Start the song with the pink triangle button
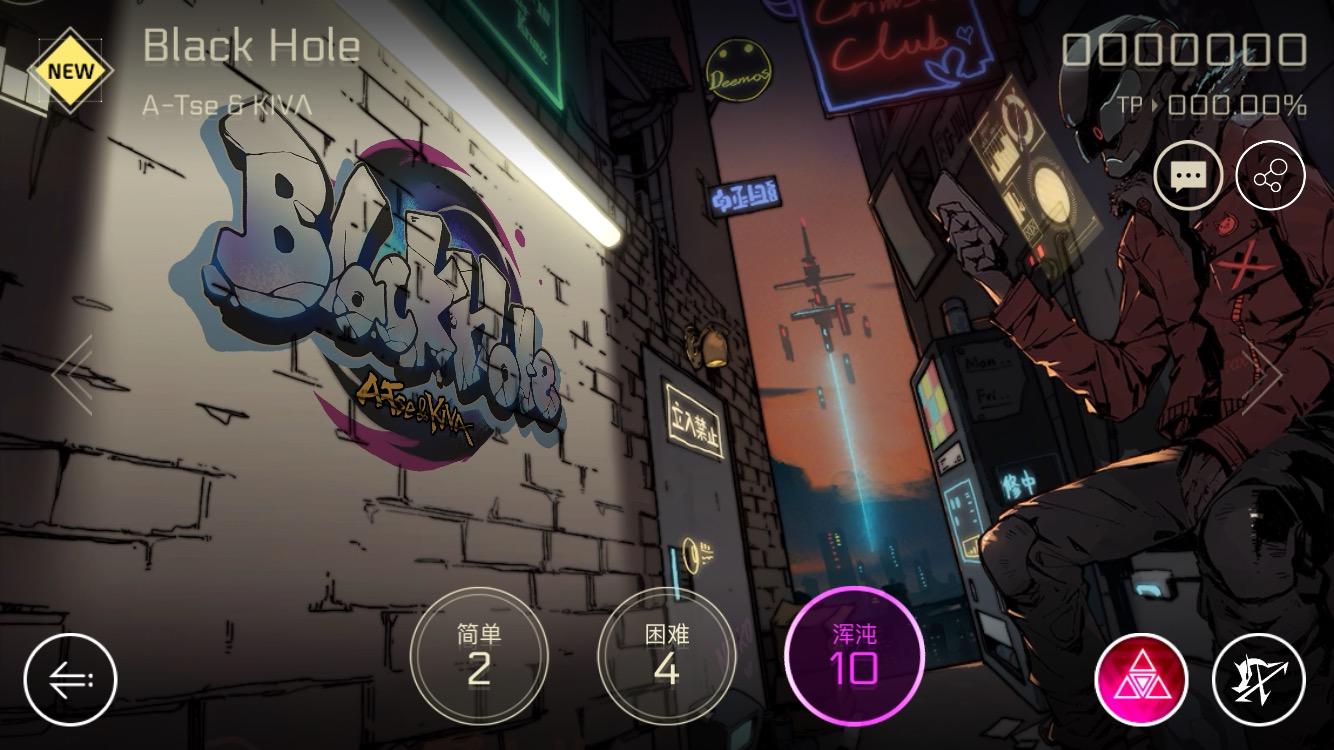The width and height of the screenshot is (1334, 750). click(x=1141, y=680)
